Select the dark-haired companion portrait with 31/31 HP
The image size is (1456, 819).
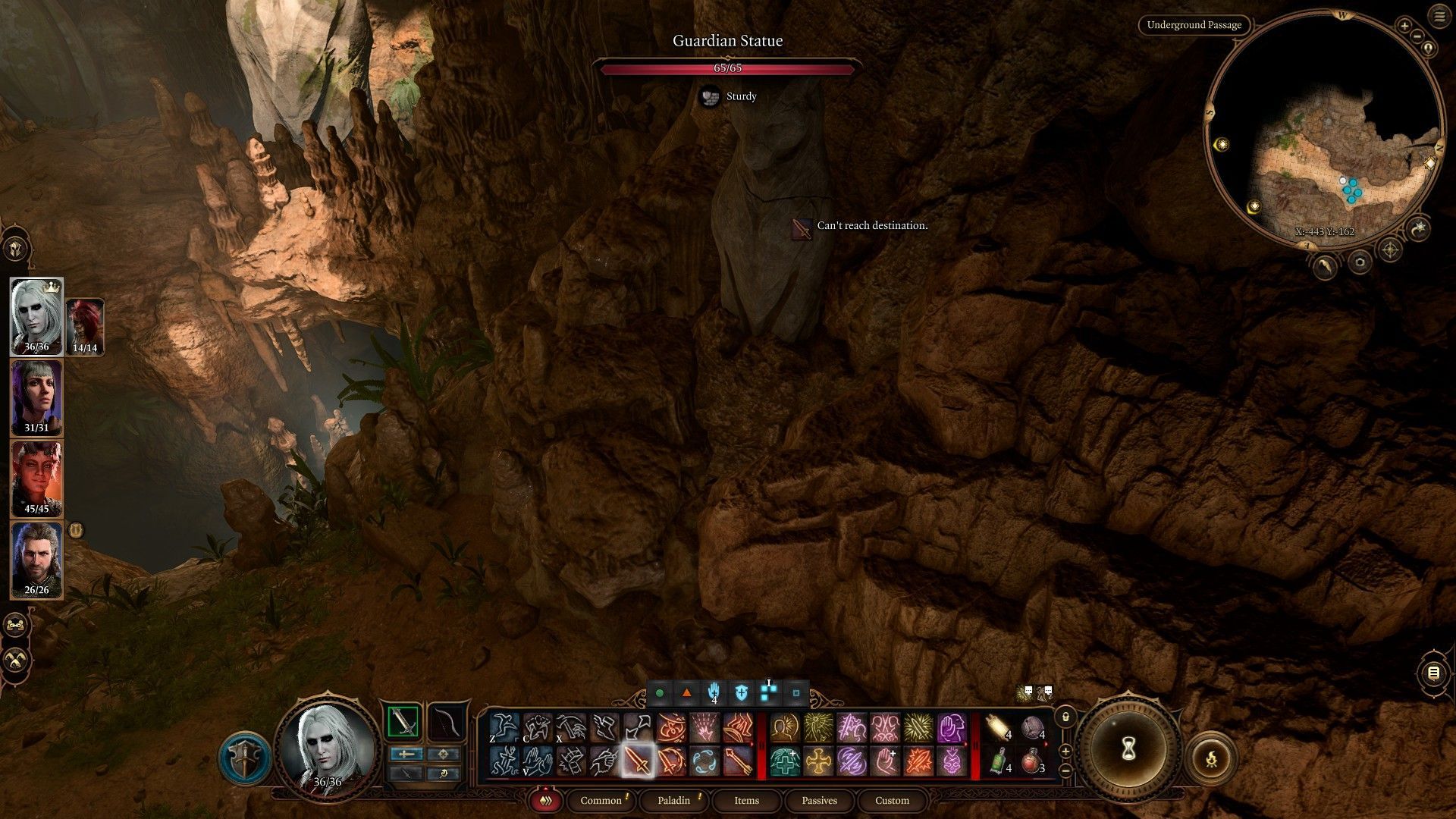[x=36, y=397]
